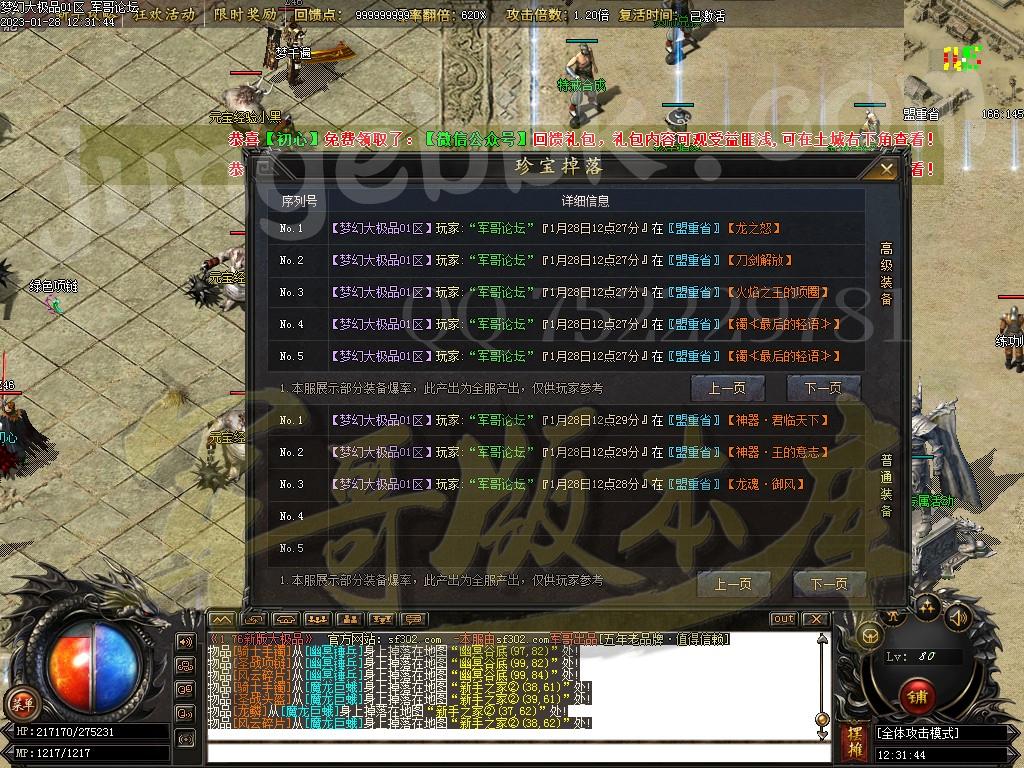Close the 珍宝掉落 treasure drop window
This screenshot has height=768, width=1024.
tap(886, 170)
